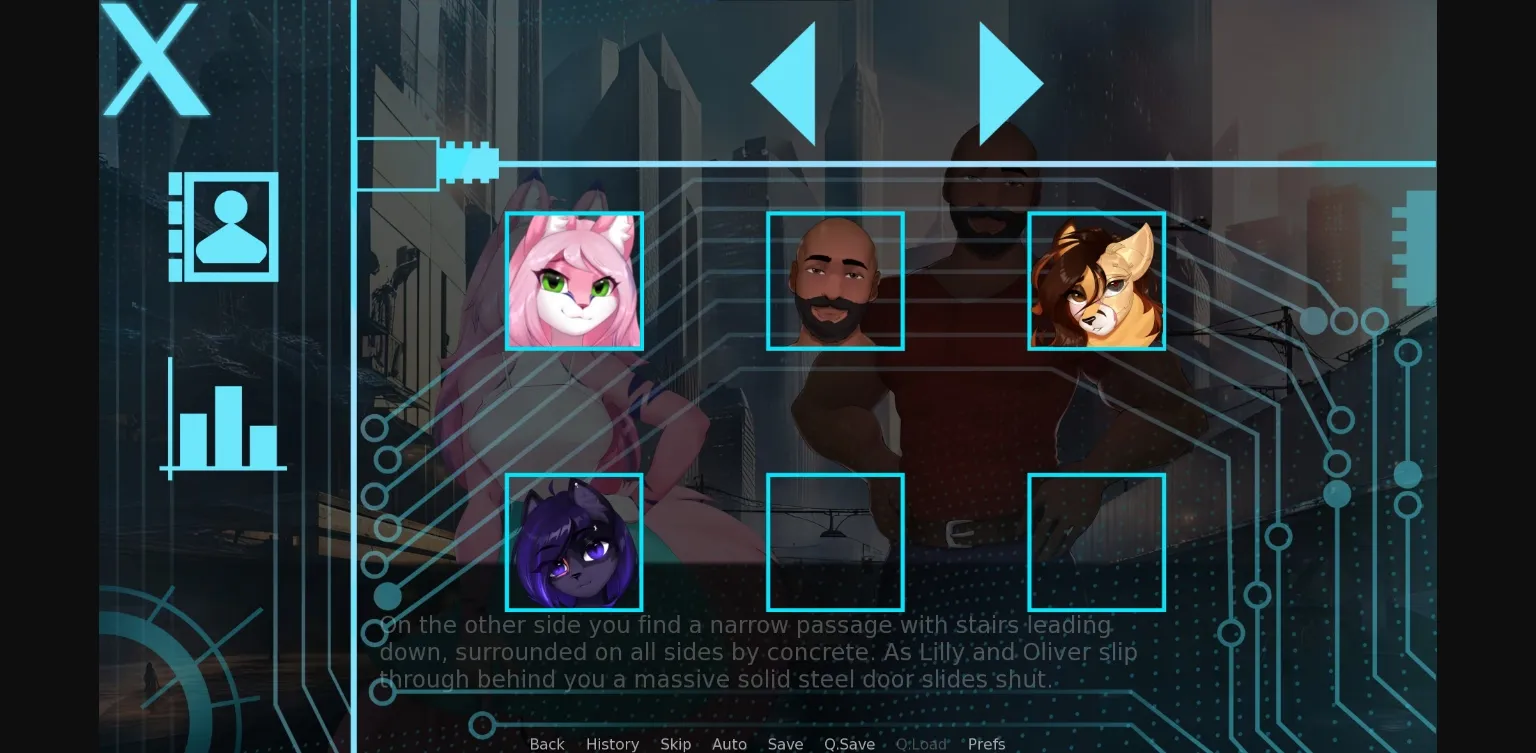The width and height of the screenshot is (1536, 753).
Task: Expand the second empty character slot
Action: click(1096, 542)
